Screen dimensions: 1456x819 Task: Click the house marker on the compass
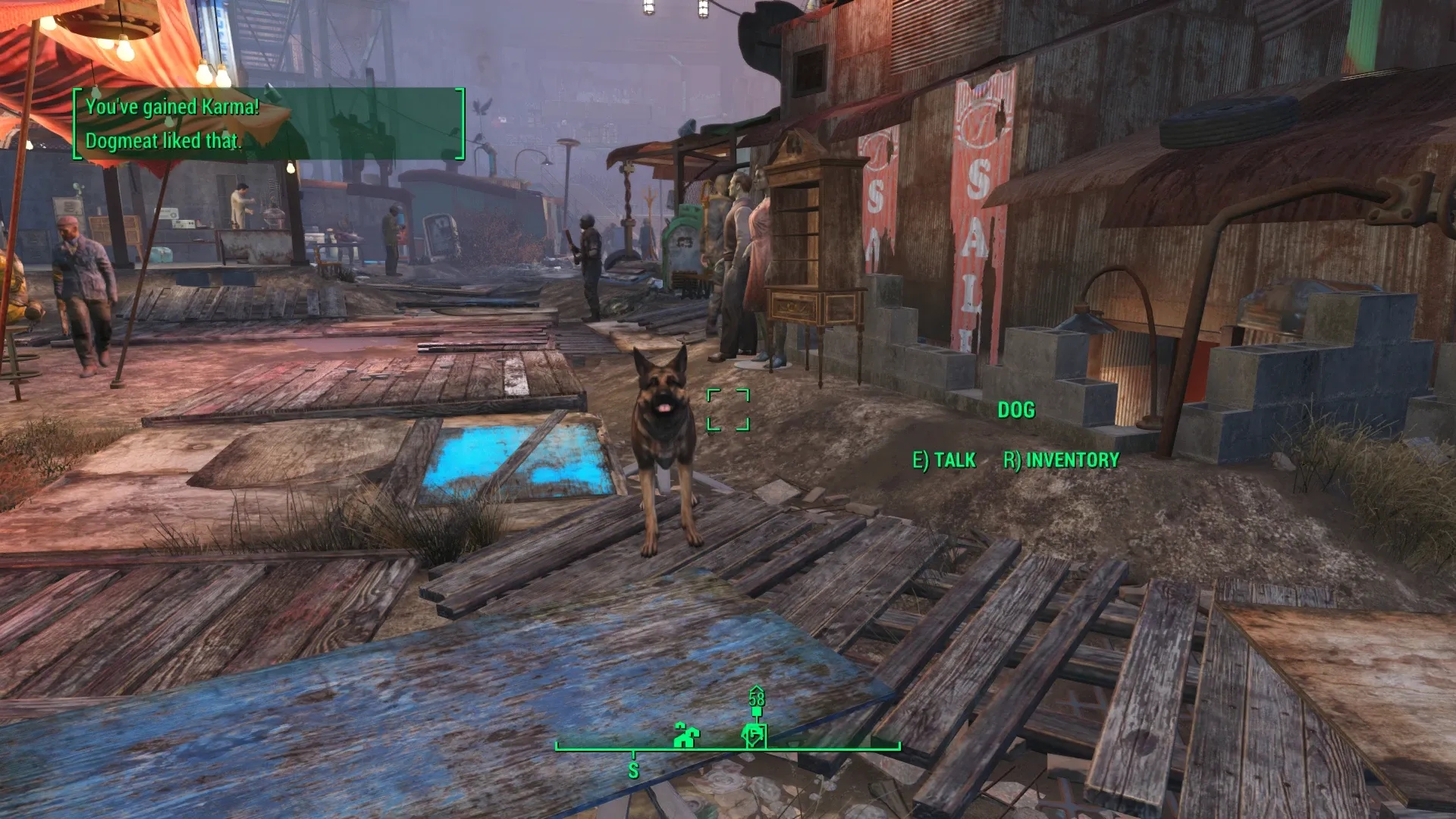(686, 735)
